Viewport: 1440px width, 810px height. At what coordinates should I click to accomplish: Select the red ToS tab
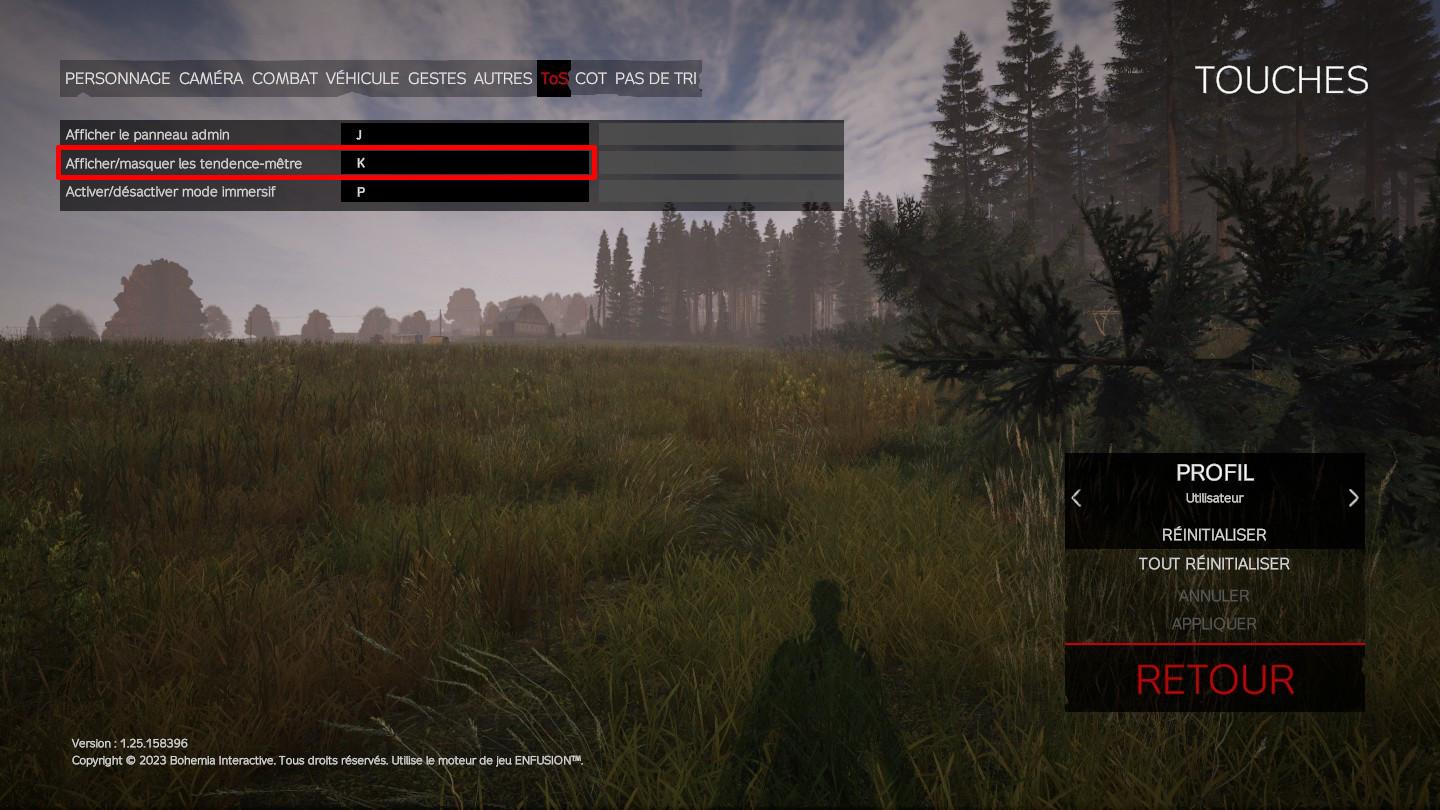click(554, 78)
